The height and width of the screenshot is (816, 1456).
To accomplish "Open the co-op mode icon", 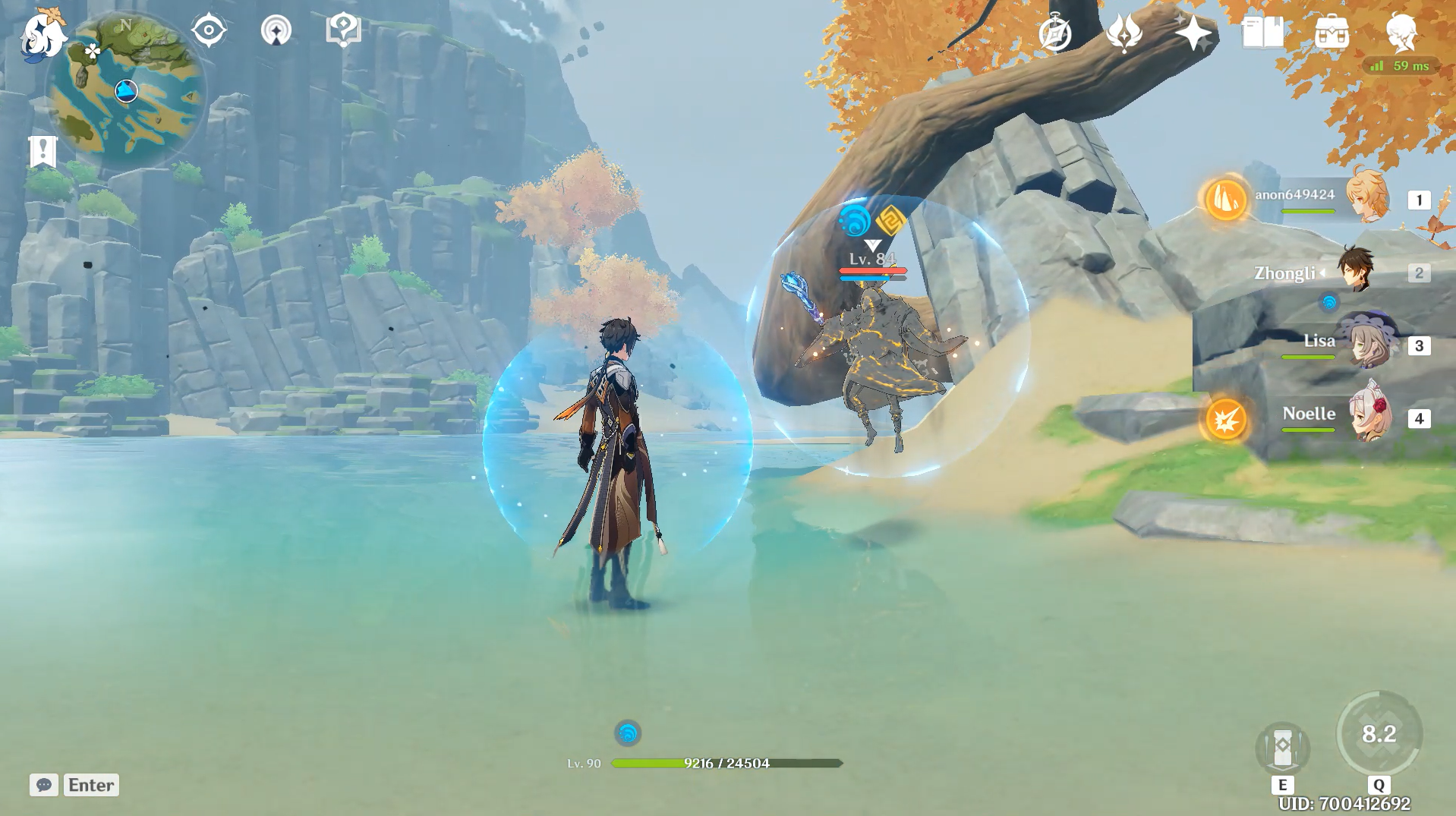I will click(x=276, y=31).
